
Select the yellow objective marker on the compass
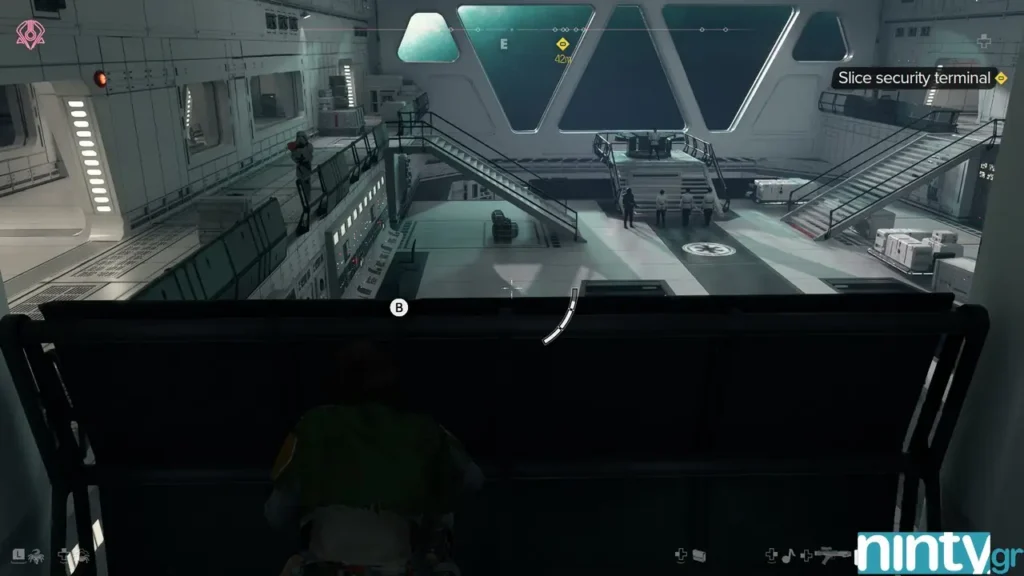tap(563, 44)
